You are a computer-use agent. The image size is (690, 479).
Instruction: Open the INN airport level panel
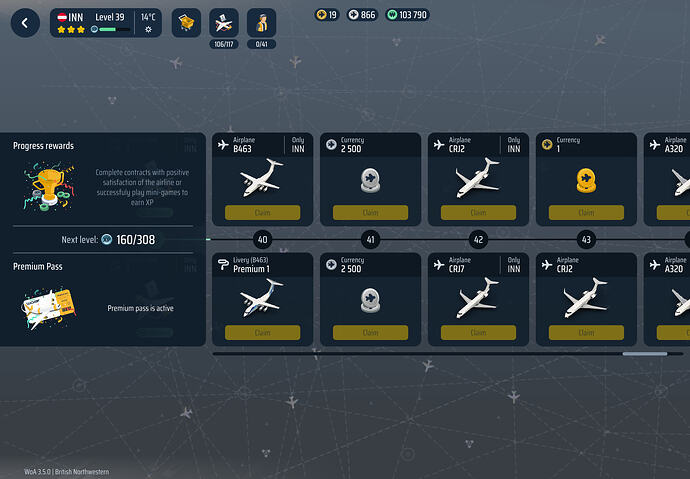click(x=105, y=23)
